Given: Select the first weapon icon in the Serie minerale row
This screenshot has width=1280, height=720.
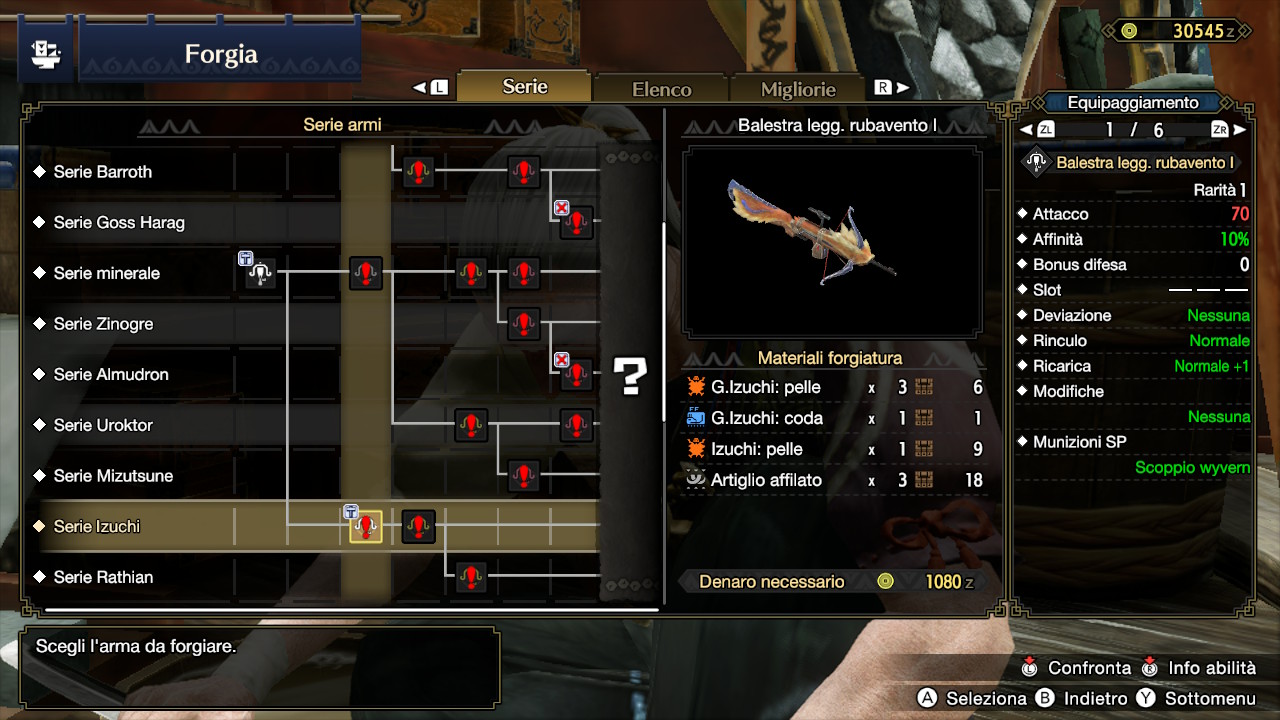Looking at the screenshot, I should [x=259, y=273].
